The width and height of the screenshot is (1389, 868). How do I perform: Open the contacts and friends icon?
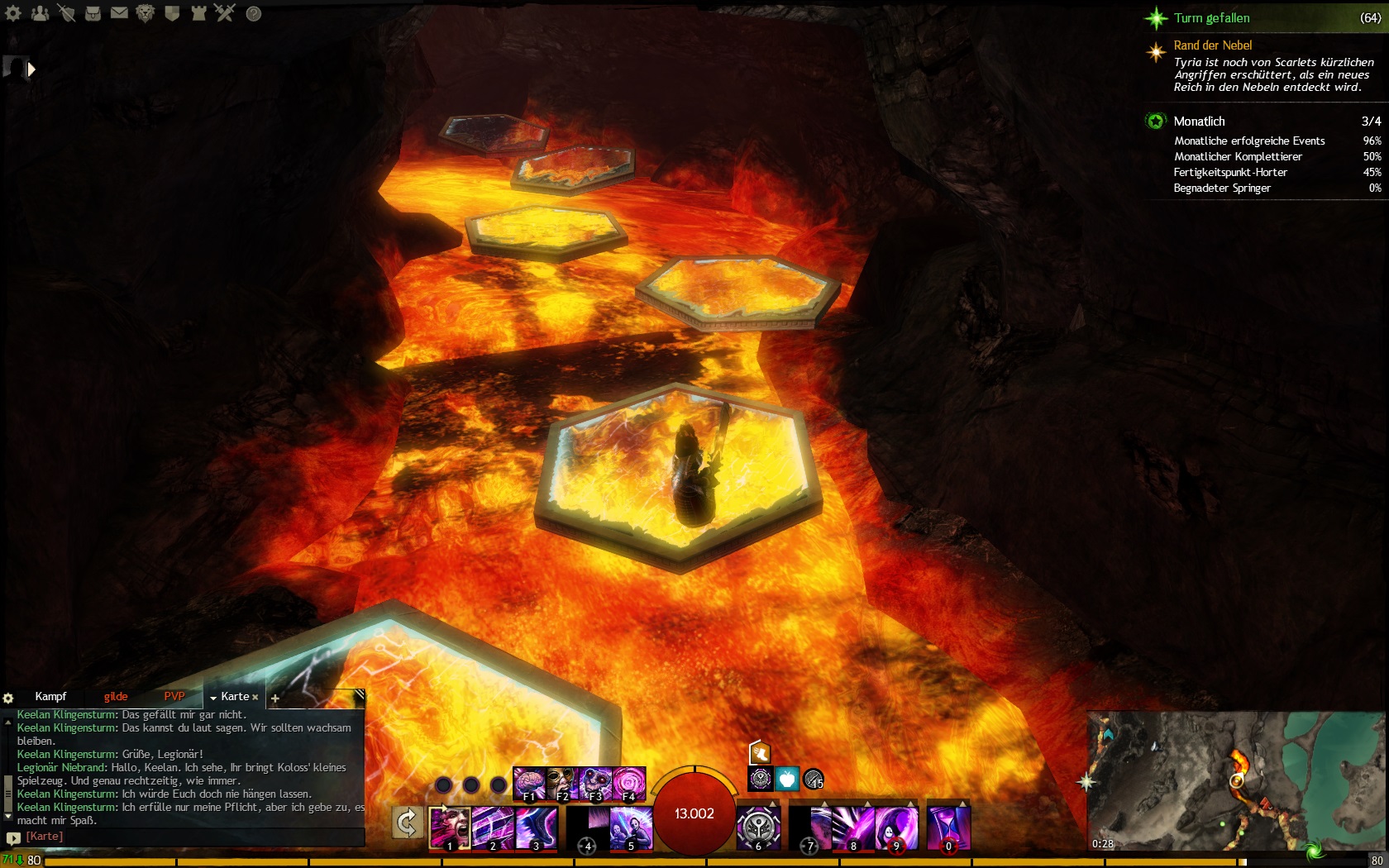[x=40, y=13]
